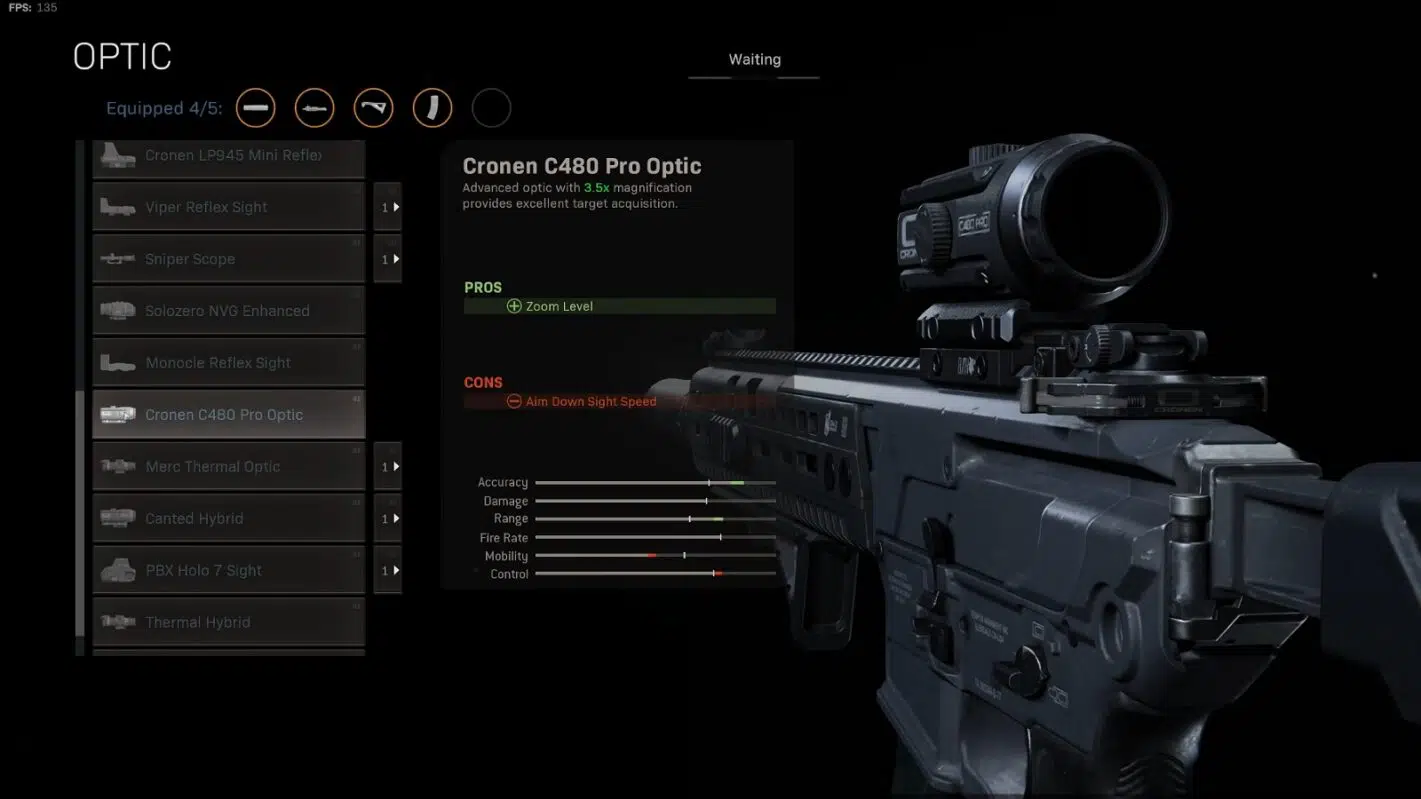Select the Sniper Scope attachment
Image resolution: width=1421 pixels, height=799 pixels.
click(229, 259)
